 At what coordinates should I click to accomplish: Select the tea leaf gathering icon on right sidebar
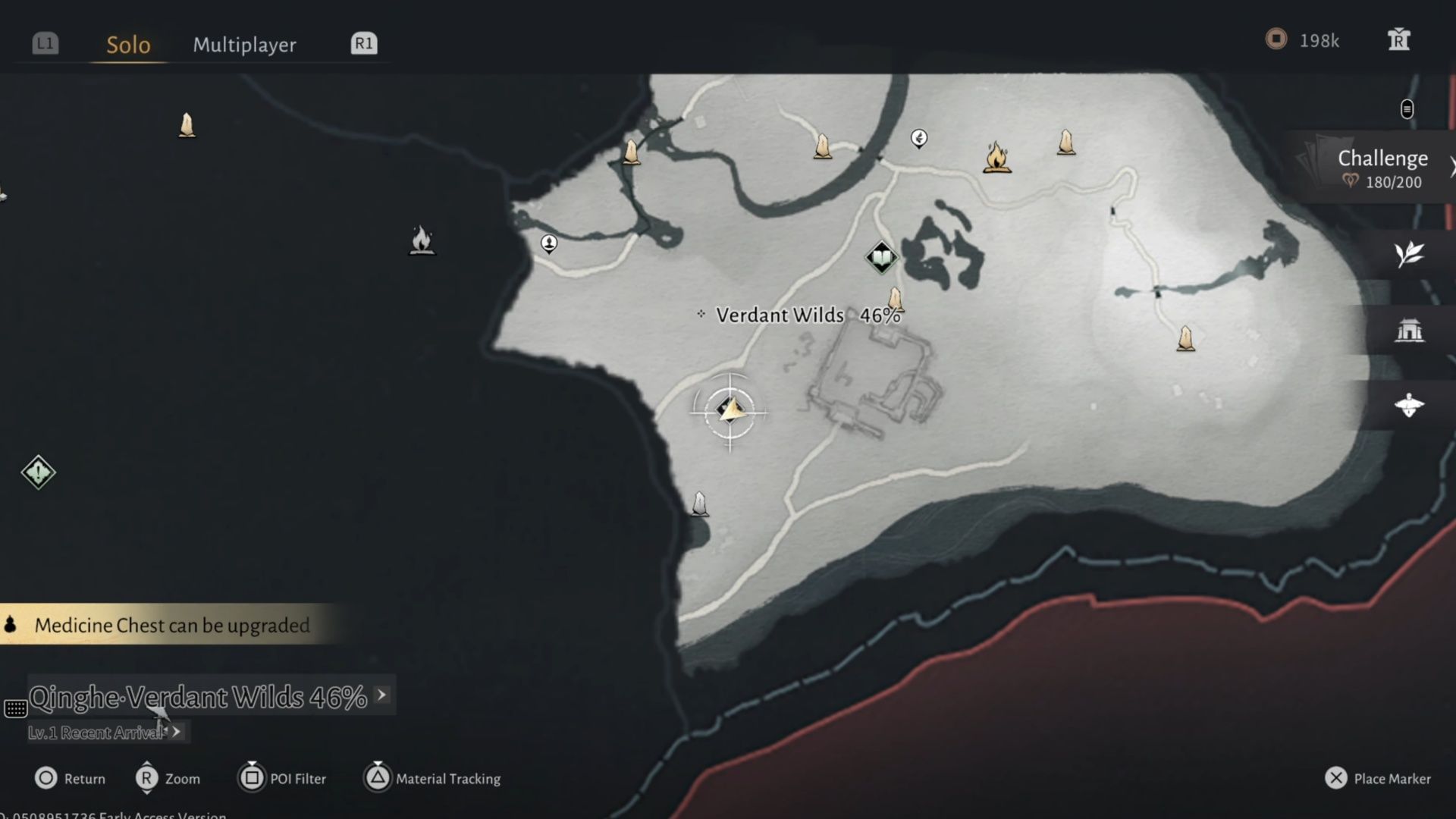1408,255
